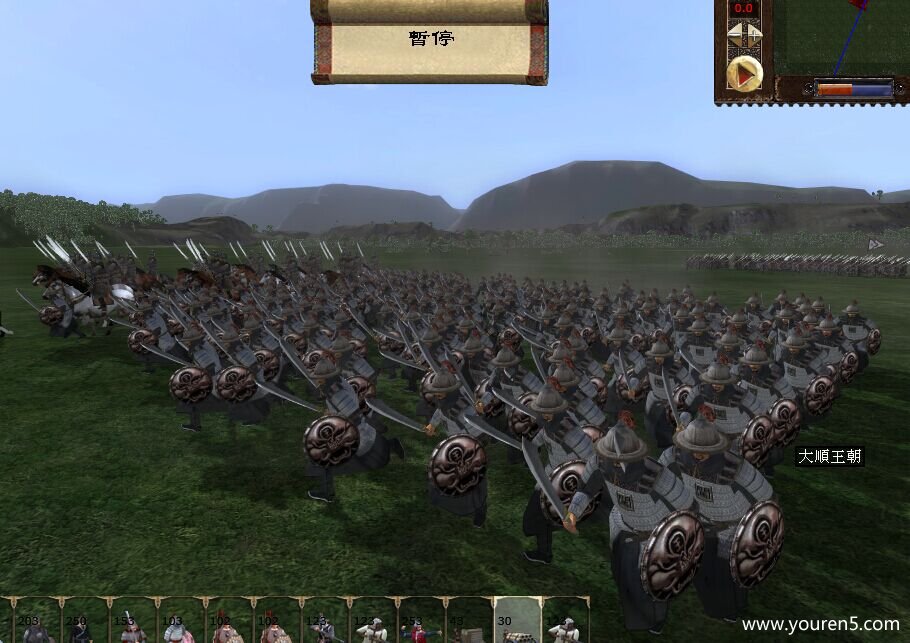Select the unit card with 203 soldiers
This screenshot has height=643, width=910.
point(33,622)
